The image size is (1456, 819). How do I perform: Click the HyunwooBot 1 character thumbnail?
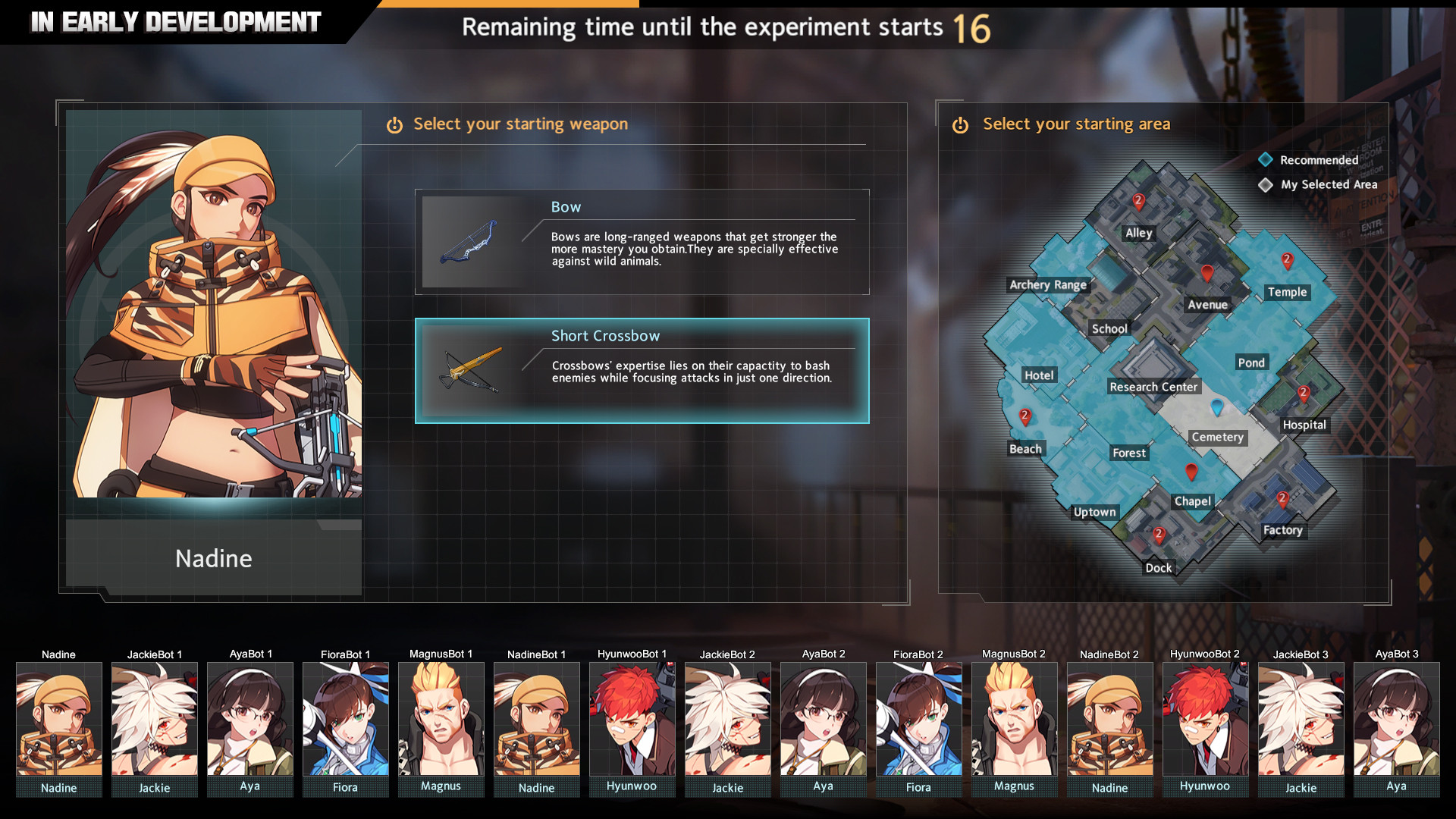coord(632,720)
